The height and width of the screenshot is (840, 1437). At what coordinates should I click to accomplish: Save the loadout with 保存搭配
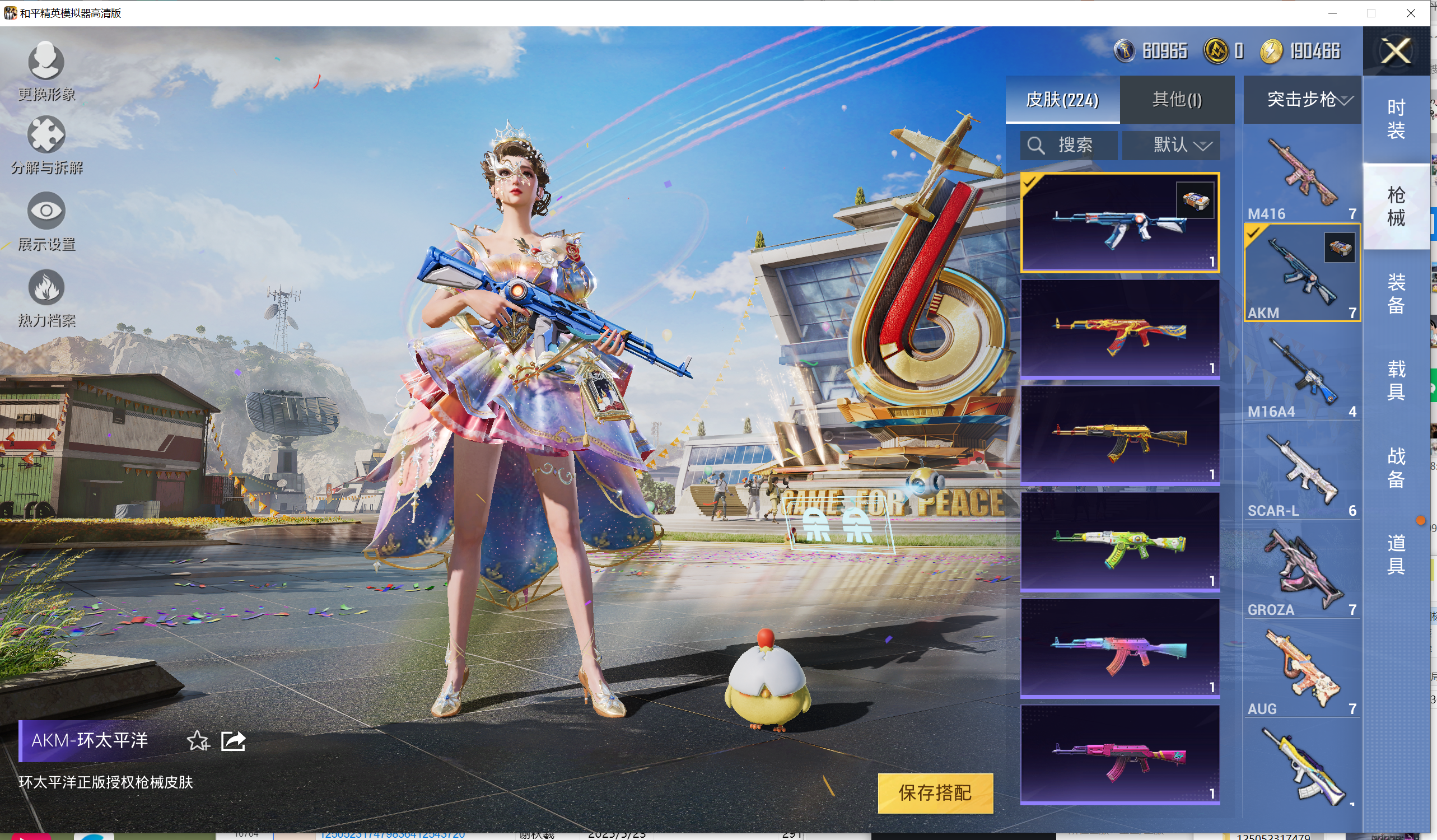(x=935, y=792)
